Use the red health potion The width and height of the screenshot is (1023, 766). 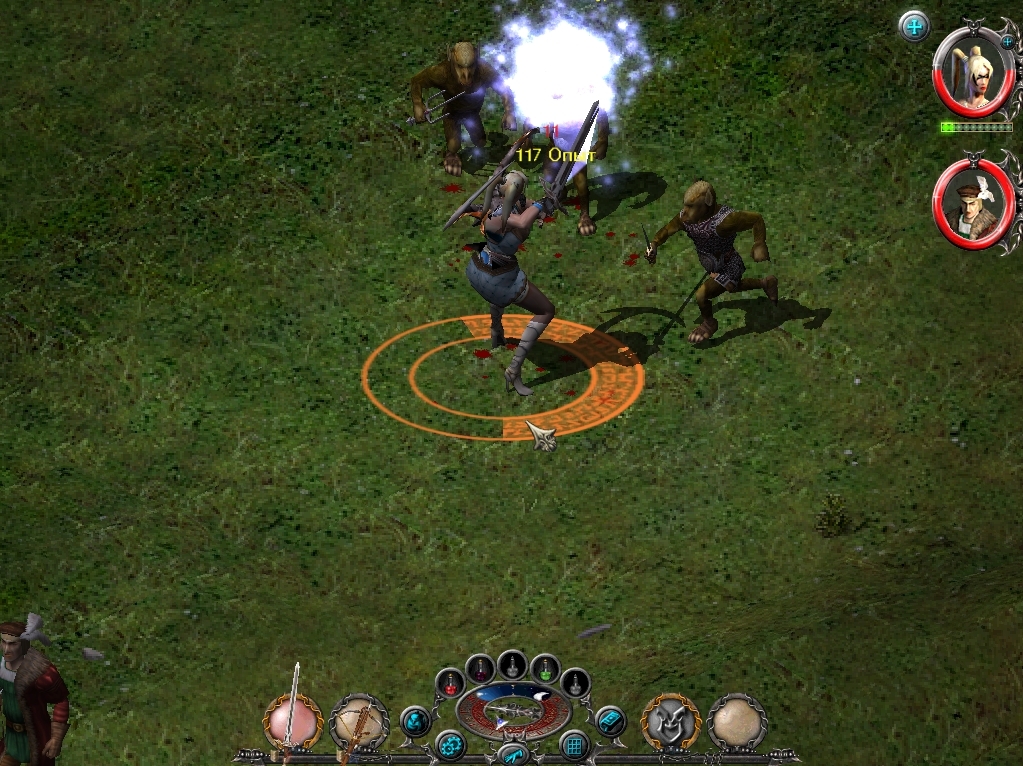450,683
